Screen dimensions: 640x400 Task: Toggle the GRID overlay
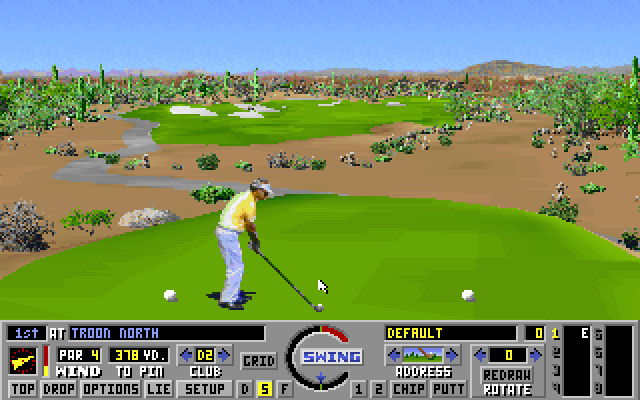(x=259, y=360)
